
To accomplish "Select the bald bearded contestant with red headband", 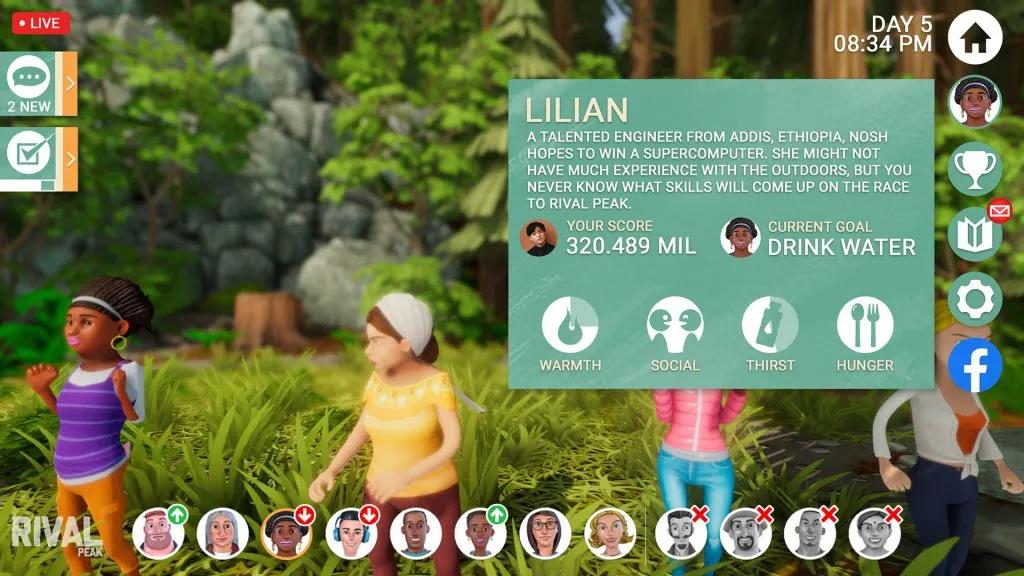I will [x=158, y=533].
